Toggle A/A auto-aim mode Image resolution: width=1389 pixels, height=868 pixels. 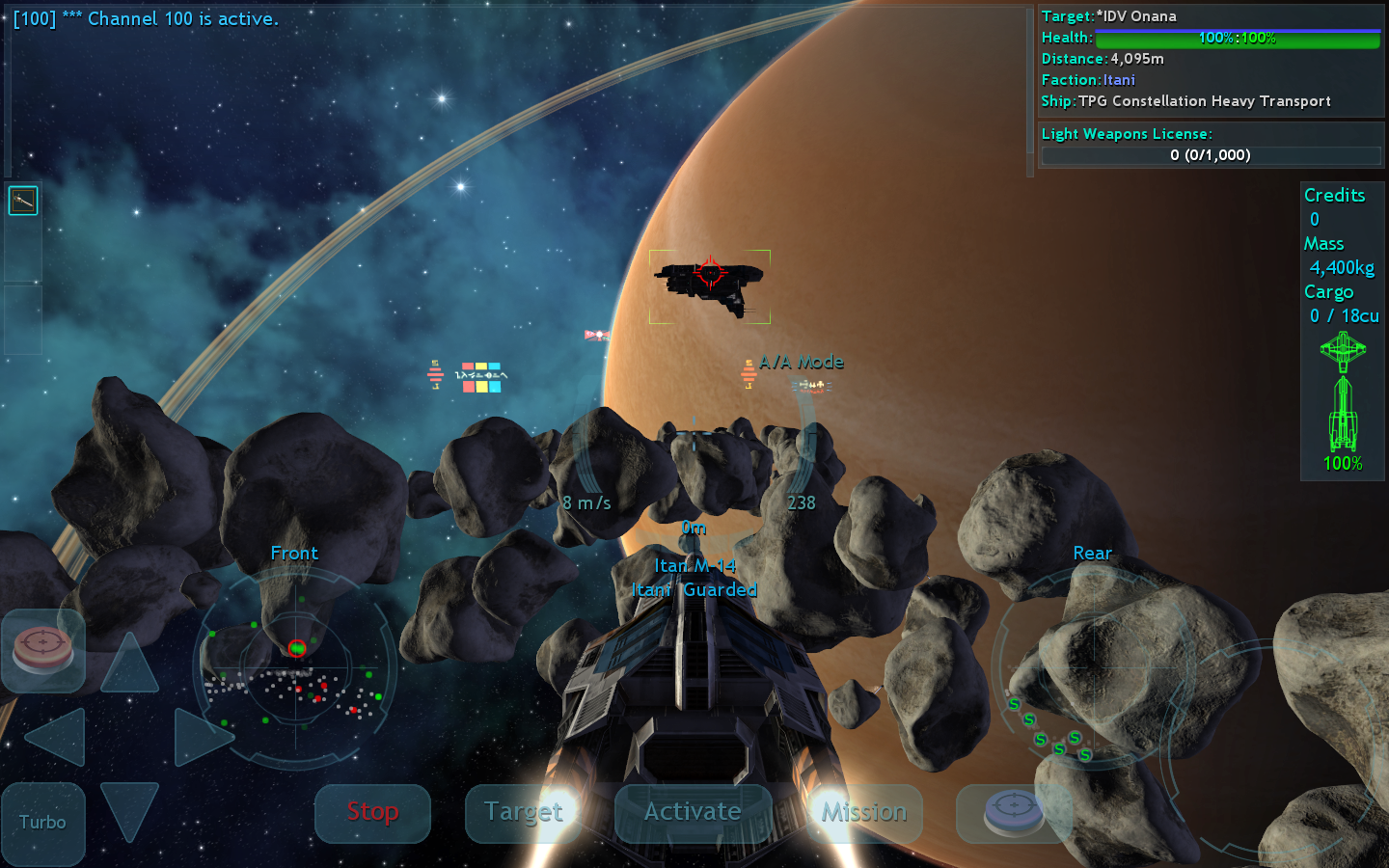pyautogui.click(x=803, y=362)
